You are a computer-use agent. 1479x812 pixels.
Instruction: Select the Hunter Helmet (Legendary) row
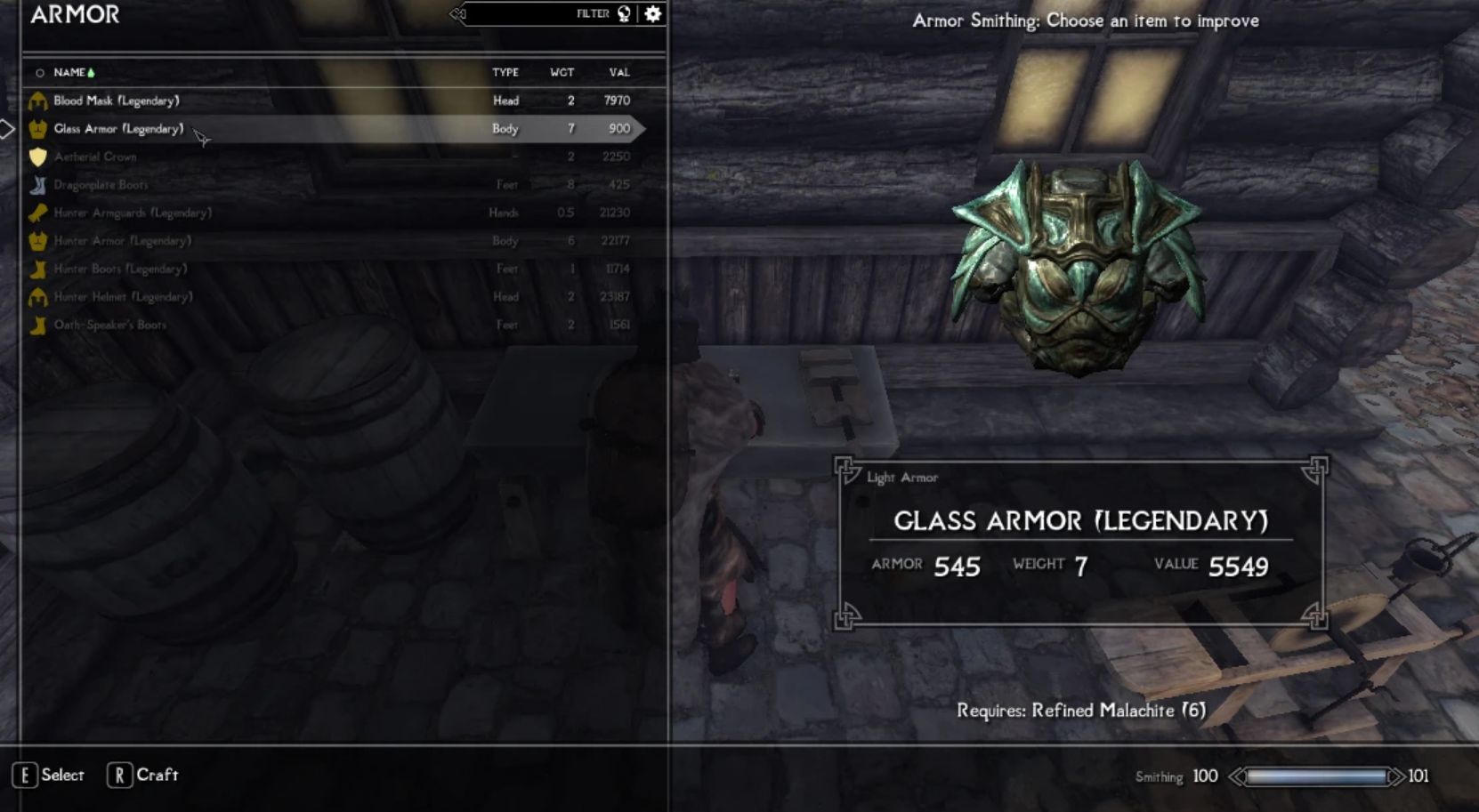click(123, 297)
